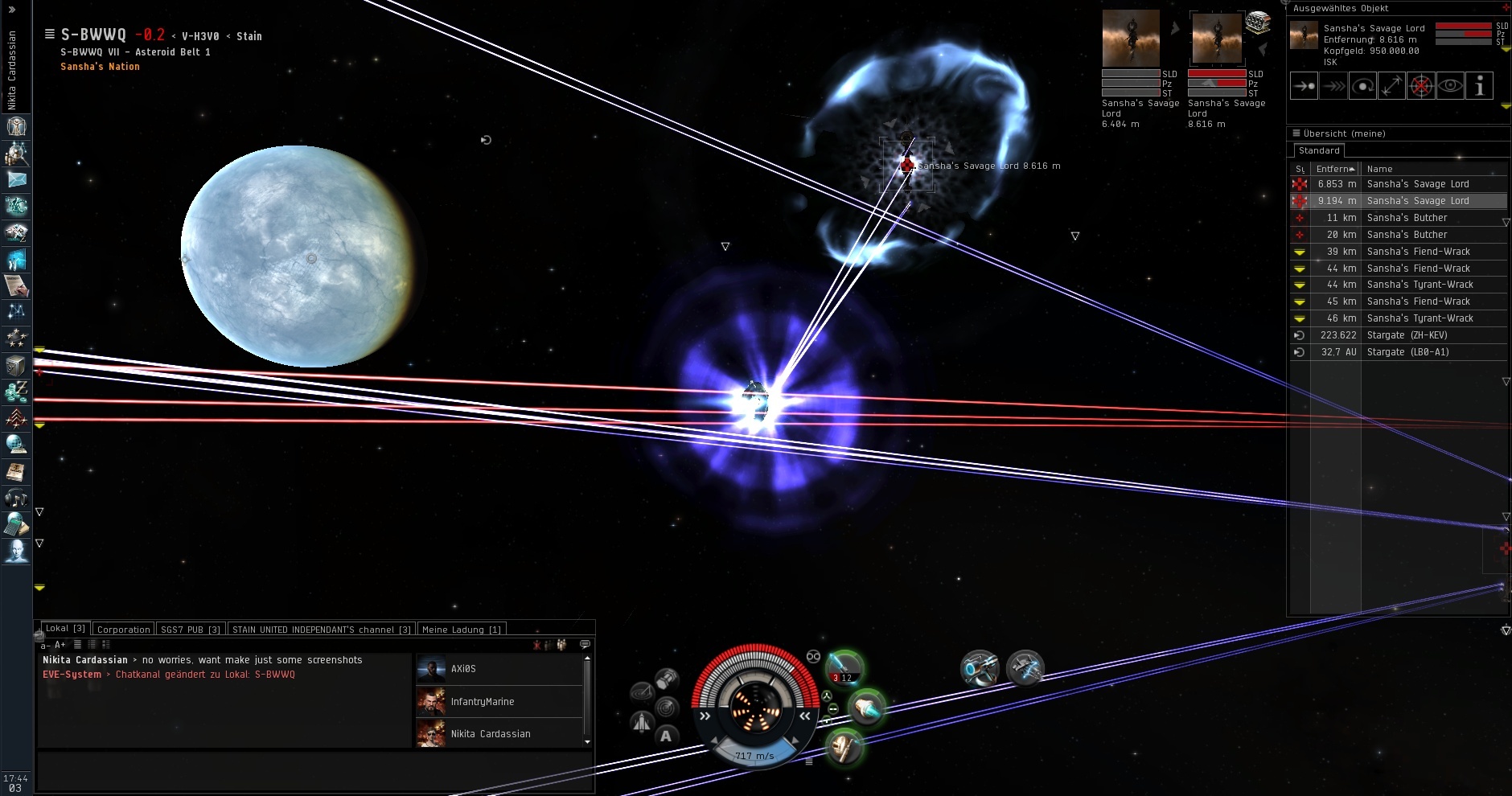Screen dimensions: 1512x796
Task: Show info with the 'i' button
Action: (x=1479, y=86)
